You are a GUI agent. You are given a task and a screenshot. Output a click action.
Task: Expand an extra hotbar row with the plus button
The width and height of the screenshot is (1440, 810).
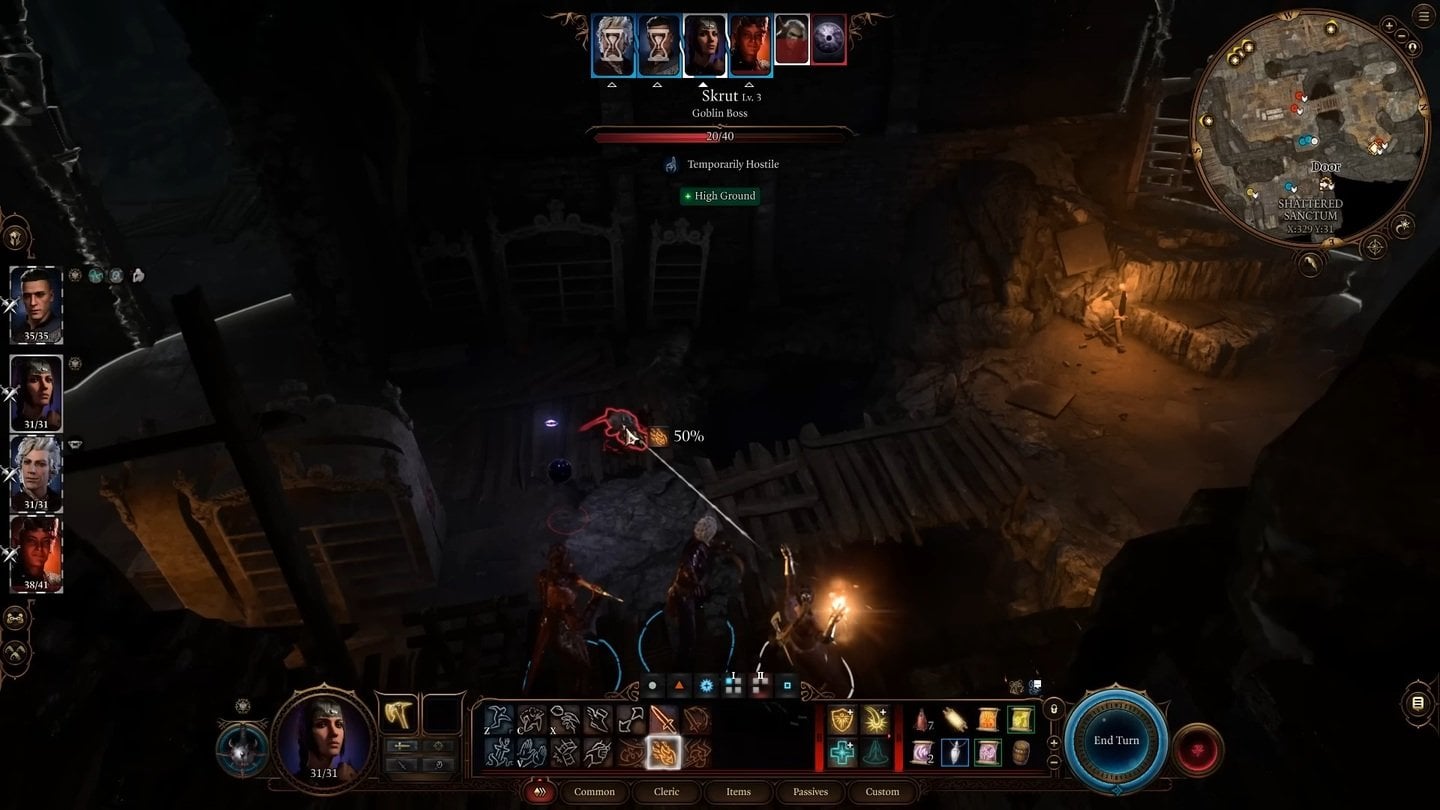1053,742
